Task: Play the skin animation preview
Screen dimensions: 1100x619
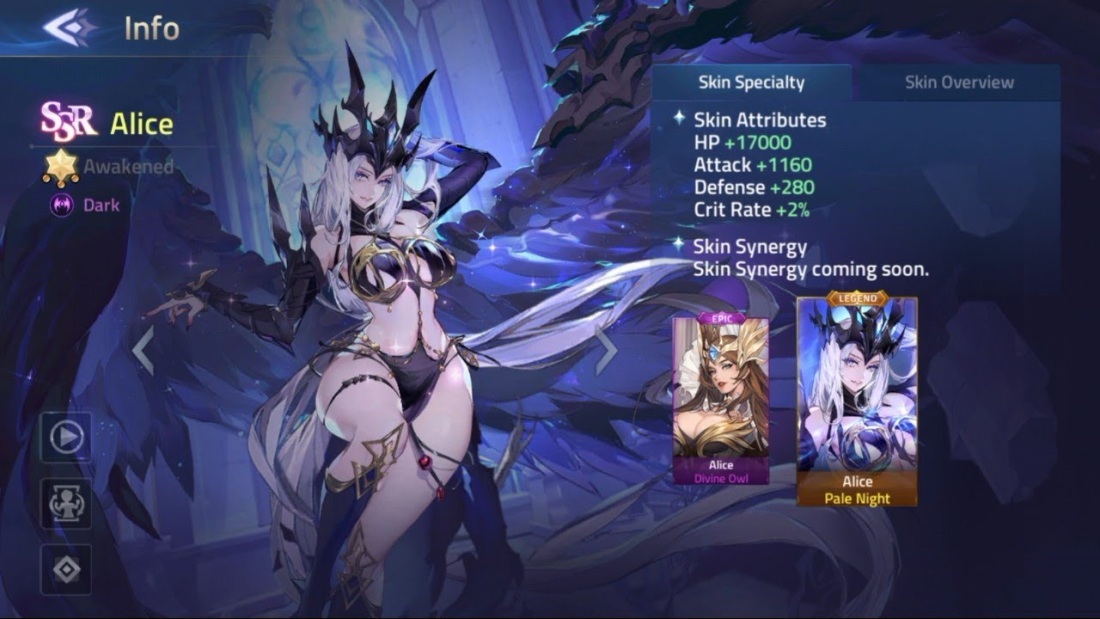Action: point(66,437)
